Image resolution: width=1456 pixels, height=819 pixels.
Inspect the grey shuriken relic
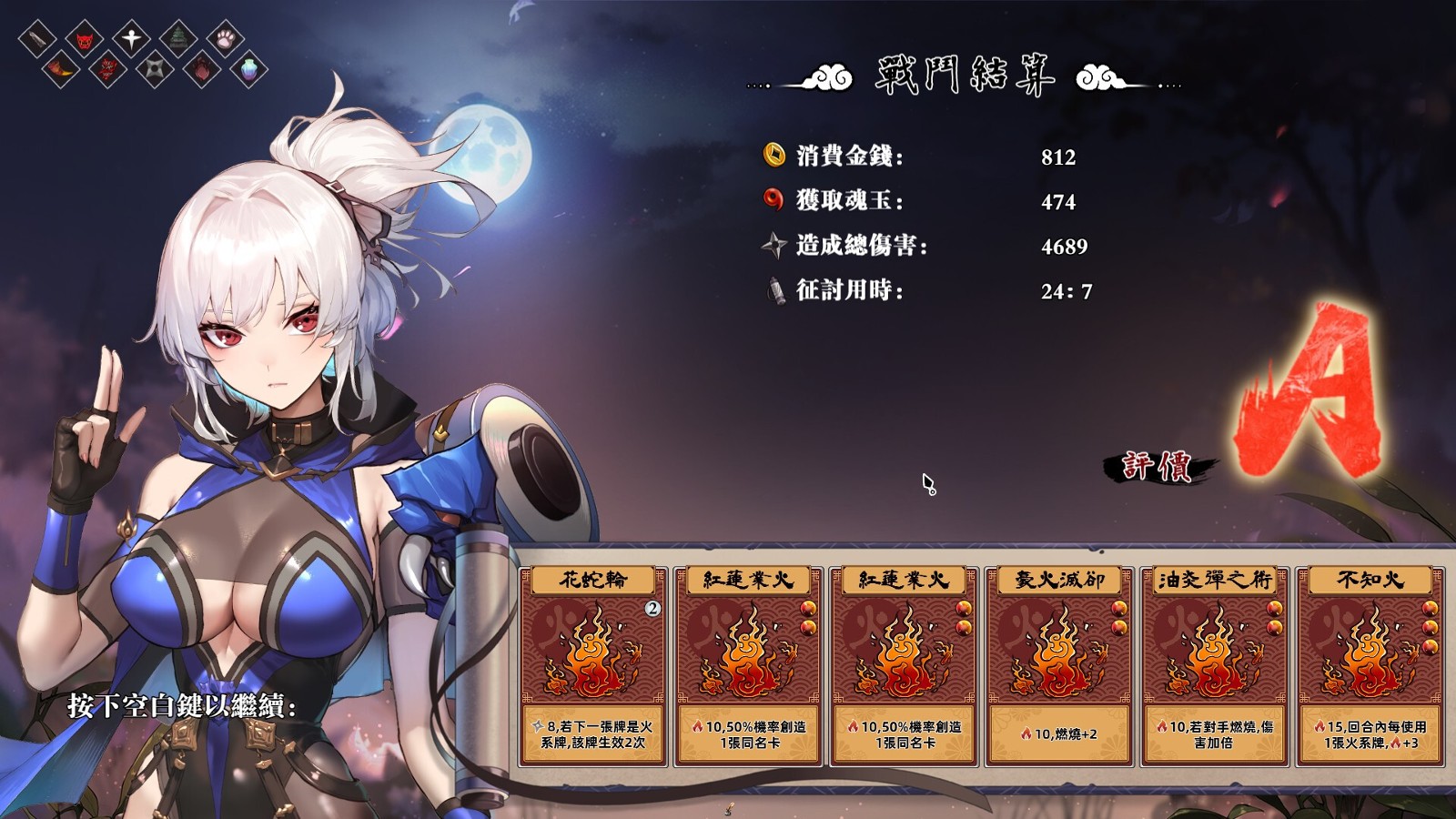click(155, 68)
